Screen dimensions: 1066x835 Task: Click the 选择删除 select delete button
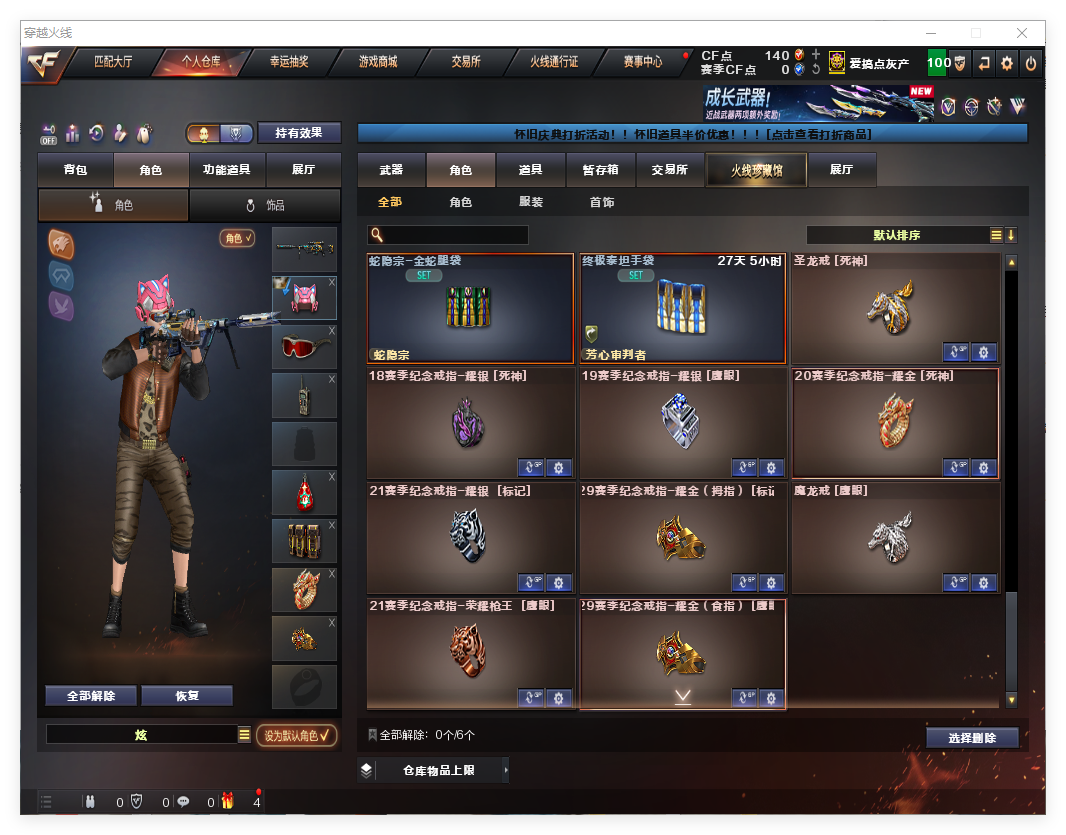click(971, 738)
